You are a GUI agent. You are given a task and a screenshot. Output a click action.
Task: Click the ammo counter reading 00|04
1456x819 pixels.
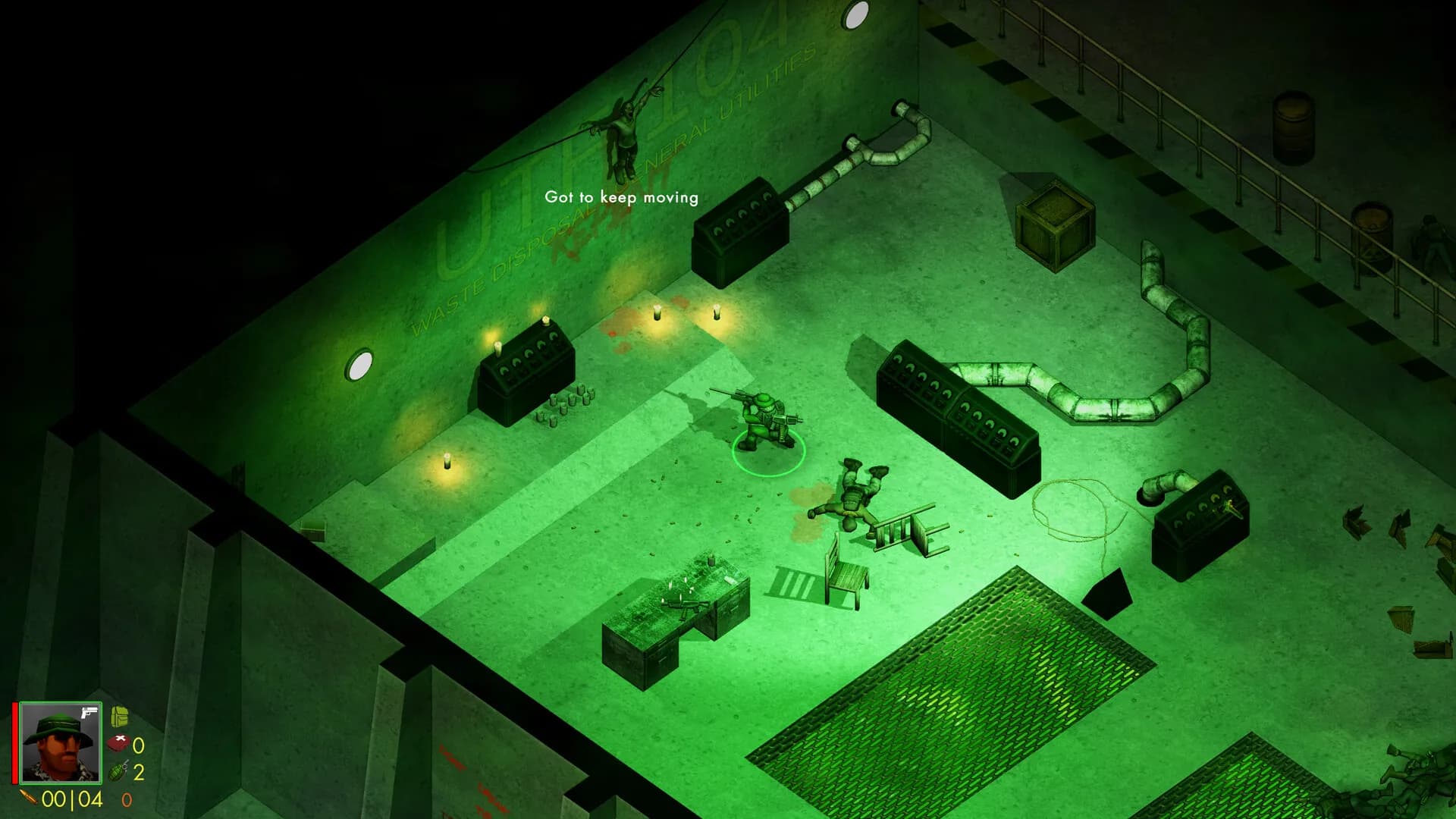pyautogui.click(x=72, y=798)
